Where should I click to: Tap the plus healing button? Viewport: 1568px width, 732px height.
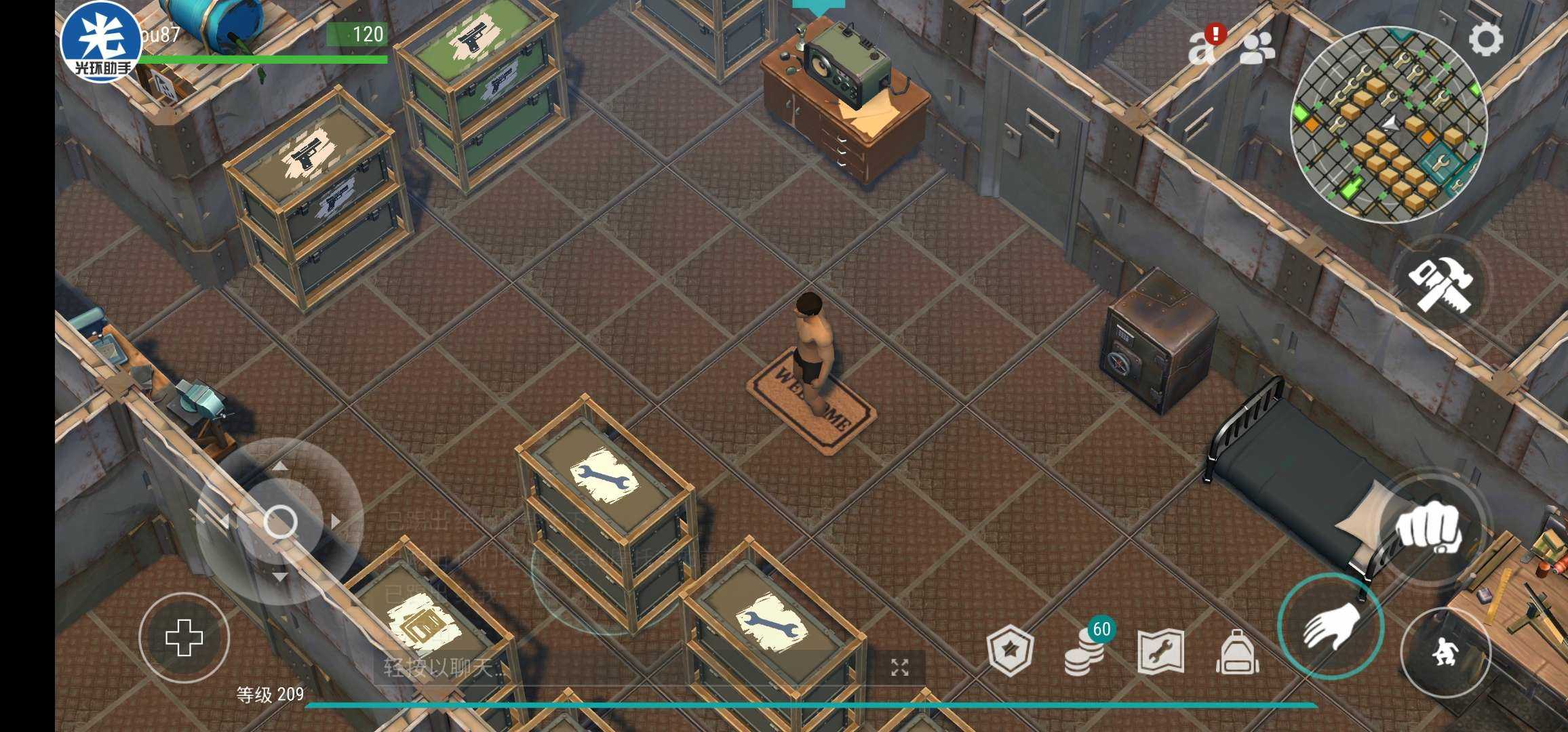click(184, 638)
